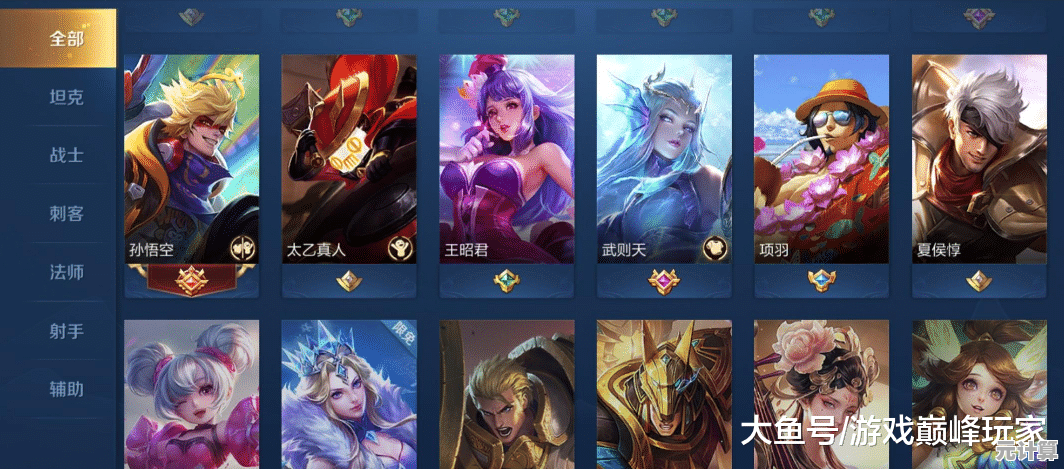Select the 项羽 hero card
The image size is (1064, 469).
click(x=821, y=160)
